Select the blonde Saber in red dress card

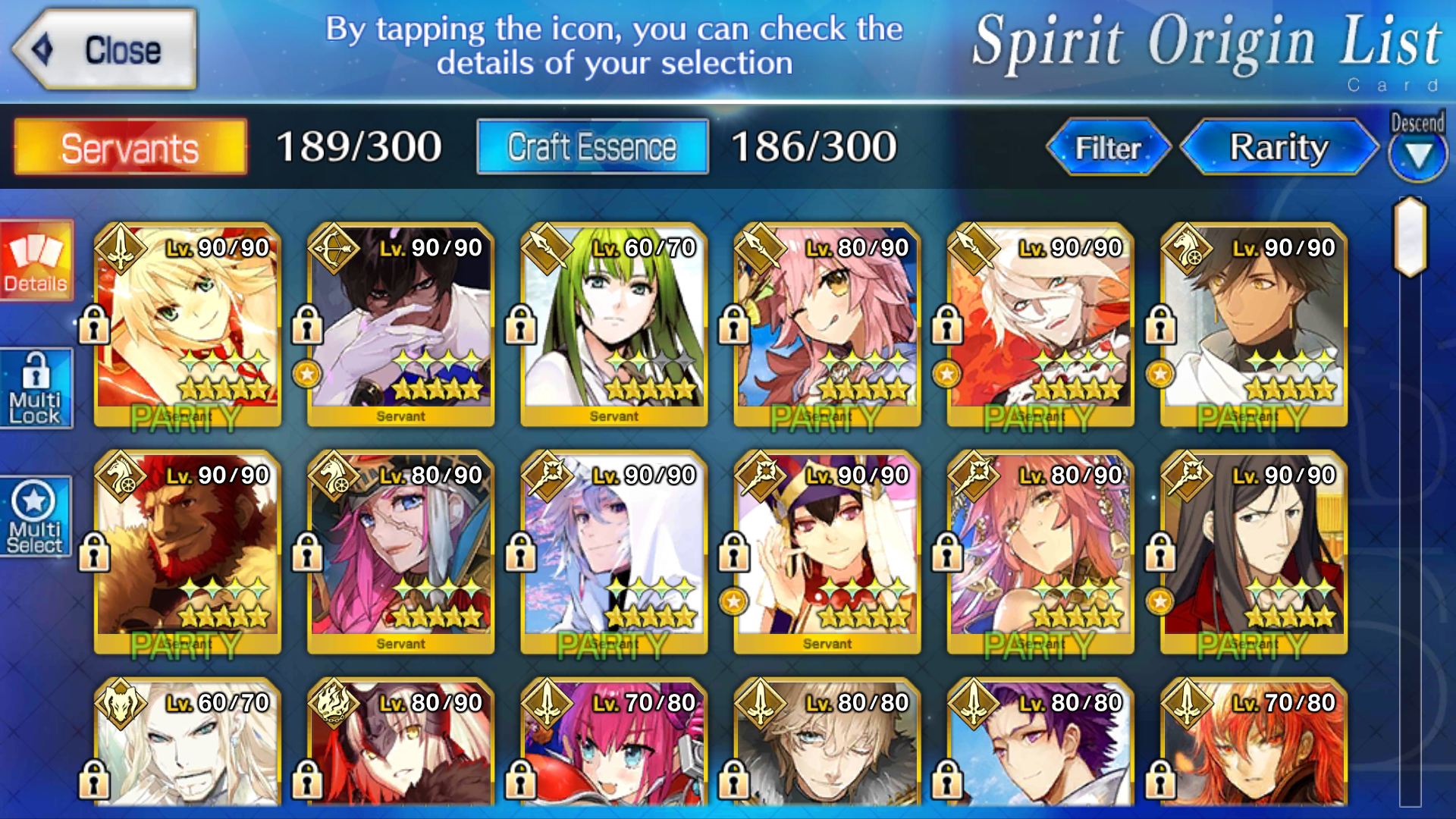187,326
